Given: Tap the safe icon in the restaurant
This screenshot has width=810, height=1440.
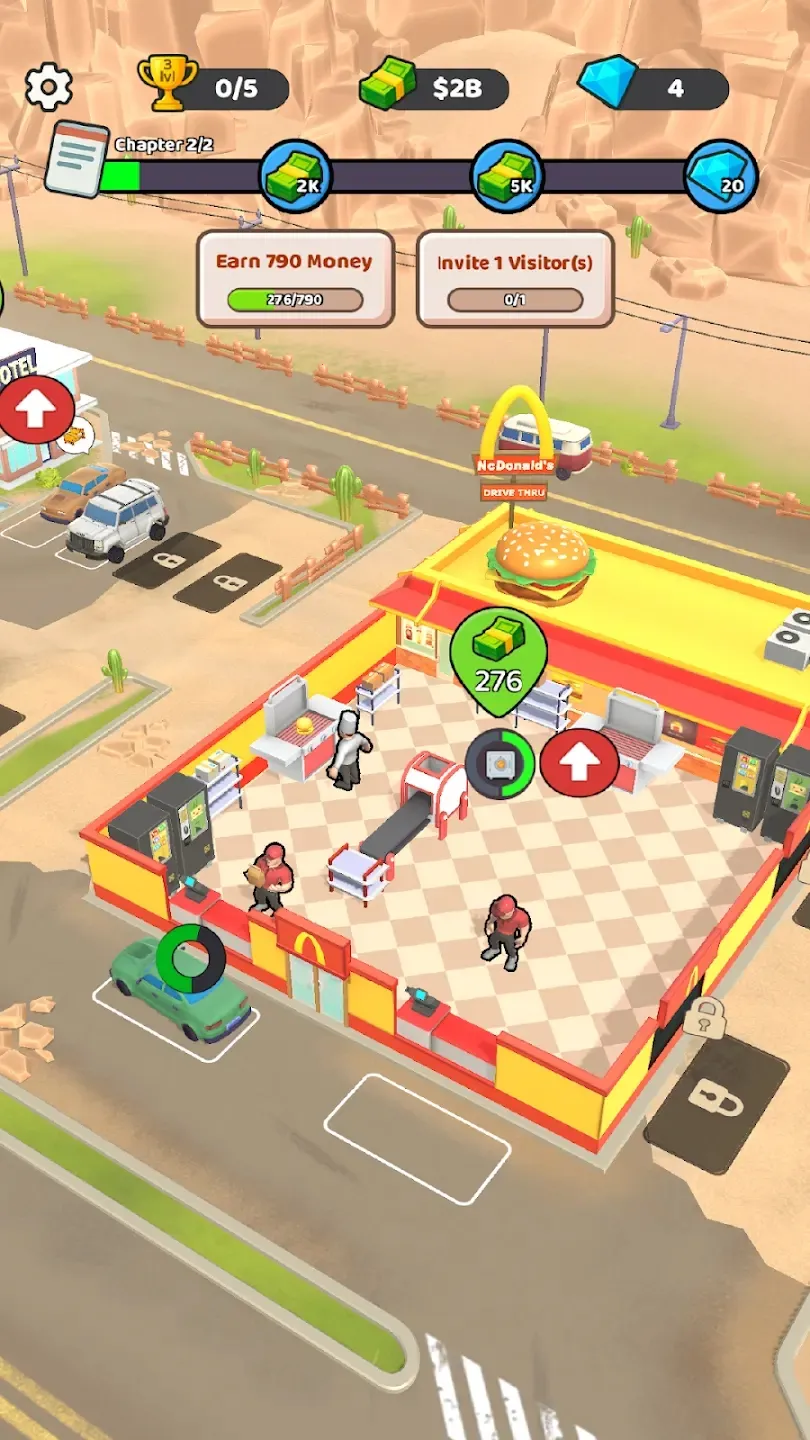Looking at the screenshot, I should (x=498, y=764).
